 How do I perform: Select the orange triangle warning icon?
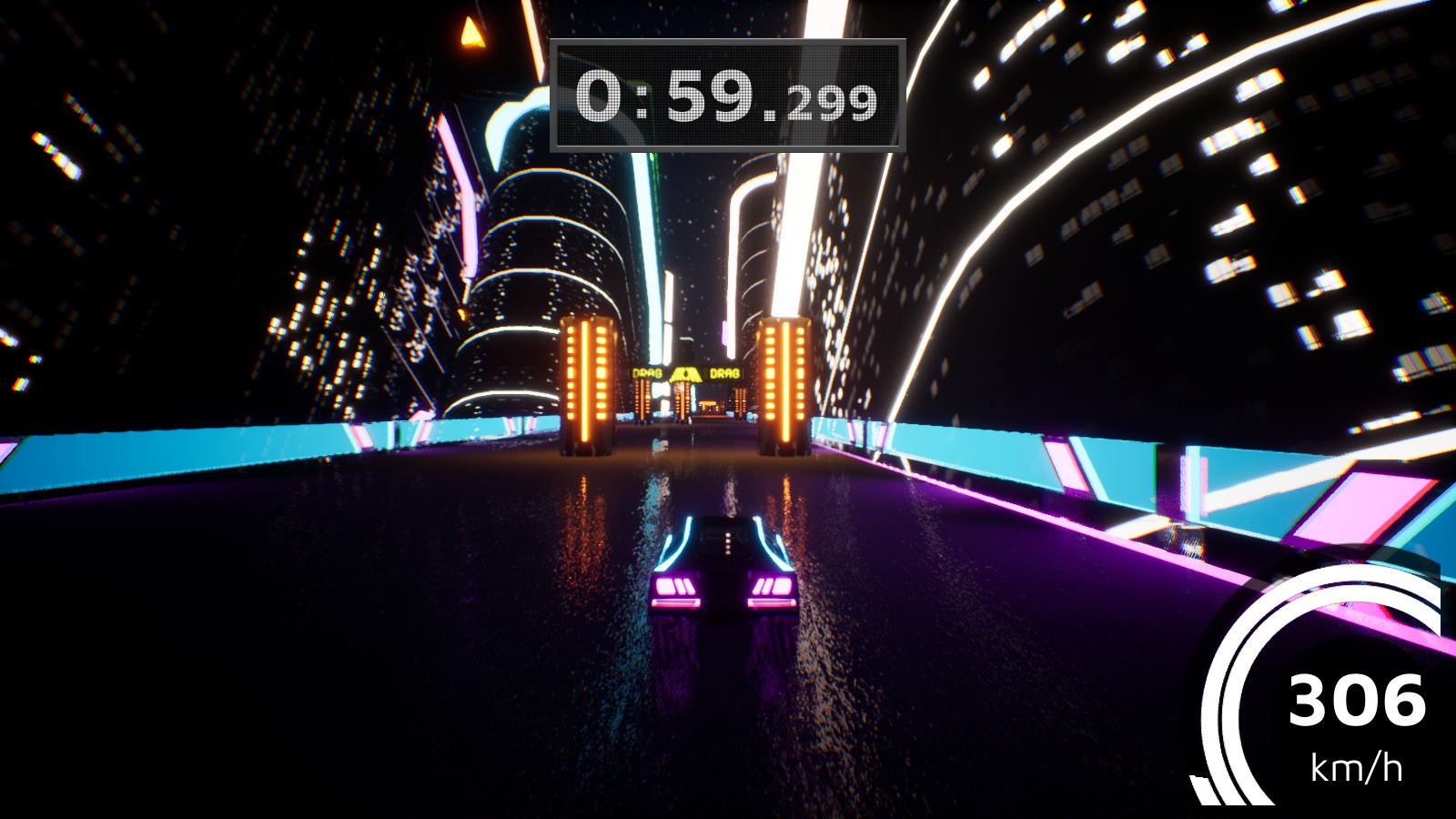[x=471, y=35]
